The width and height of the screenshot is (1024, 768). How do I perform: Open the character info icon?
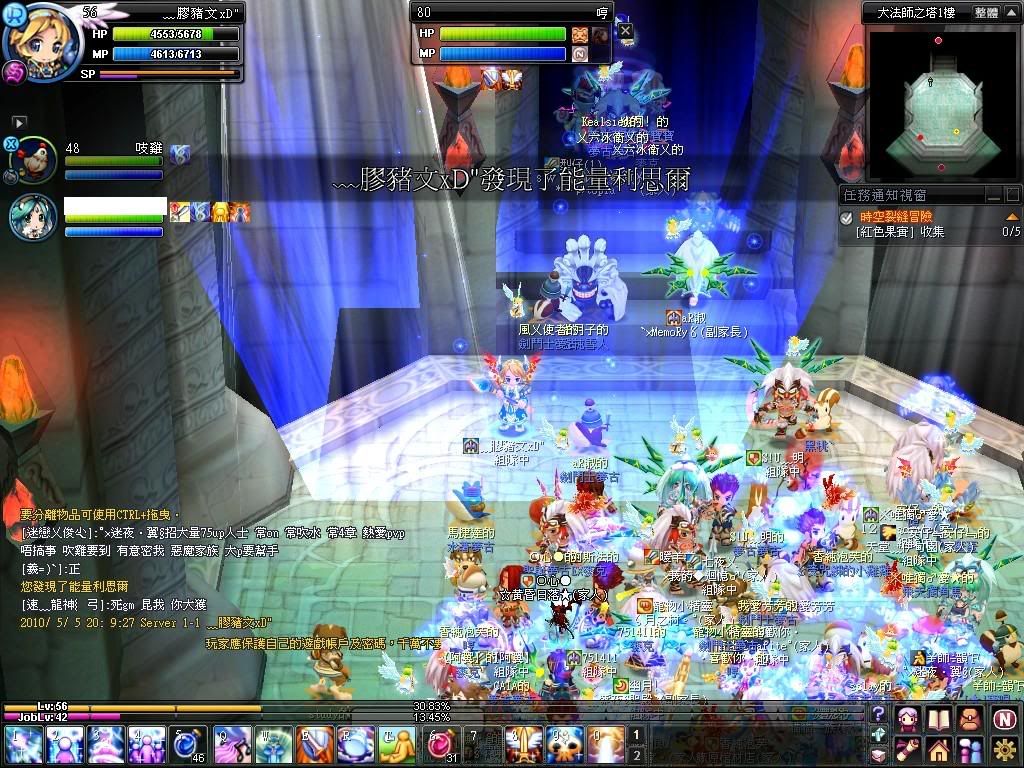pos(908,718)
